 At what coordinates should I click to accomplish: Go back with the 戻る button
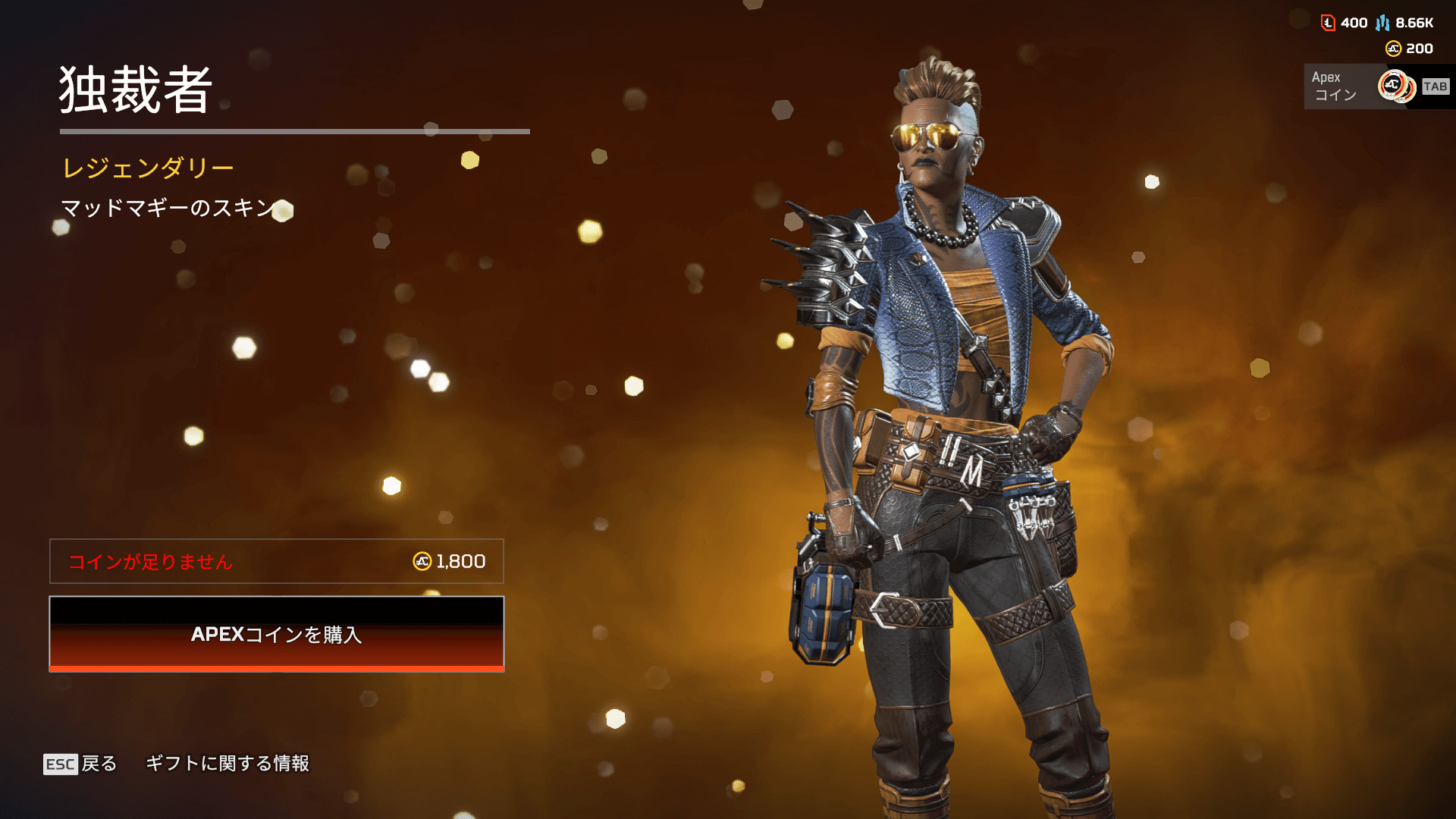(x=80, y=764)
